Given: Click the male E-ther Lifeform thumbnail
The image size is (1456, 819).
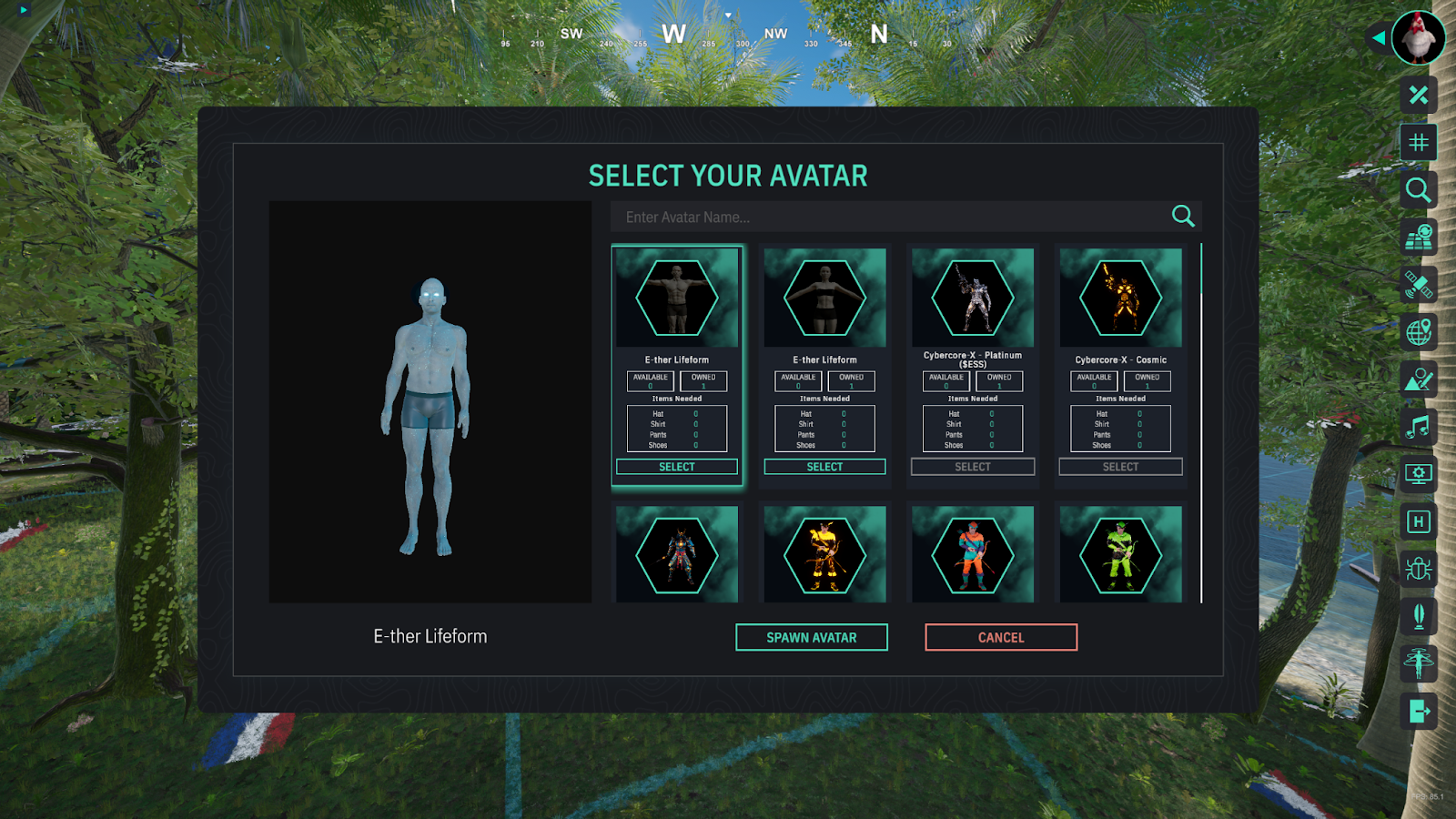Looking at the screenshot, I should point(676,298).
